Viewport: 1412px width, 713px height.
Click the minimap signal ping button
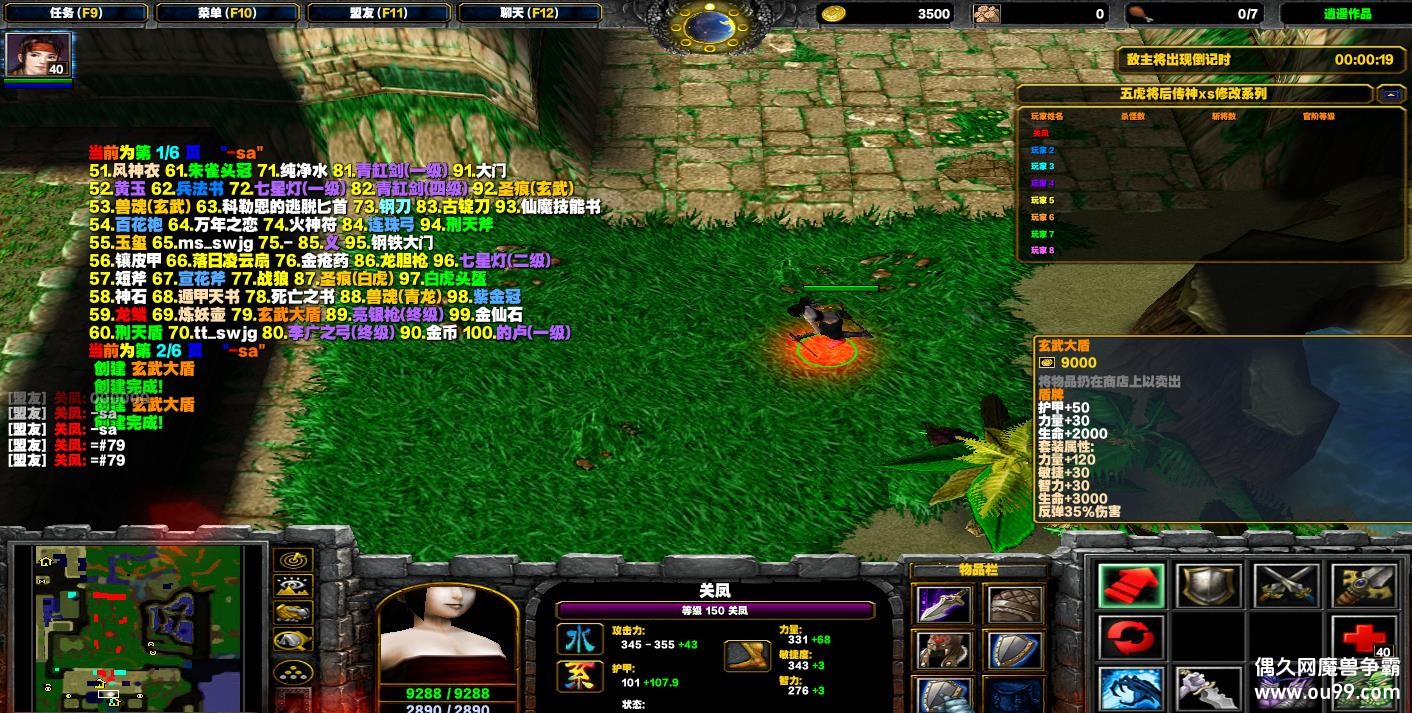293,560
